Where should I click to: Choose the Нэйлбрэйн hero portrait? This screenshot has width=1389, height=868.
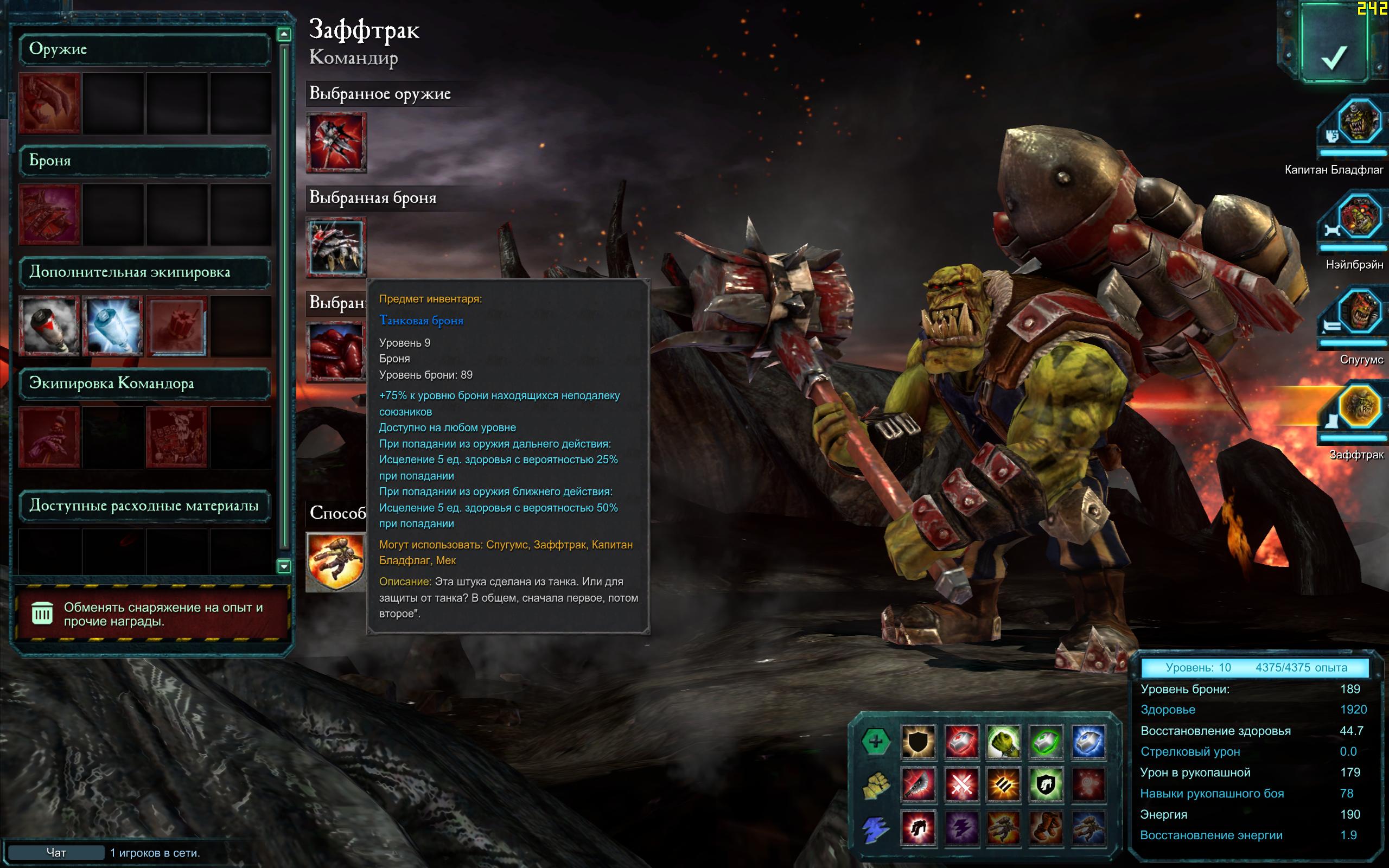pos(1358,218)
